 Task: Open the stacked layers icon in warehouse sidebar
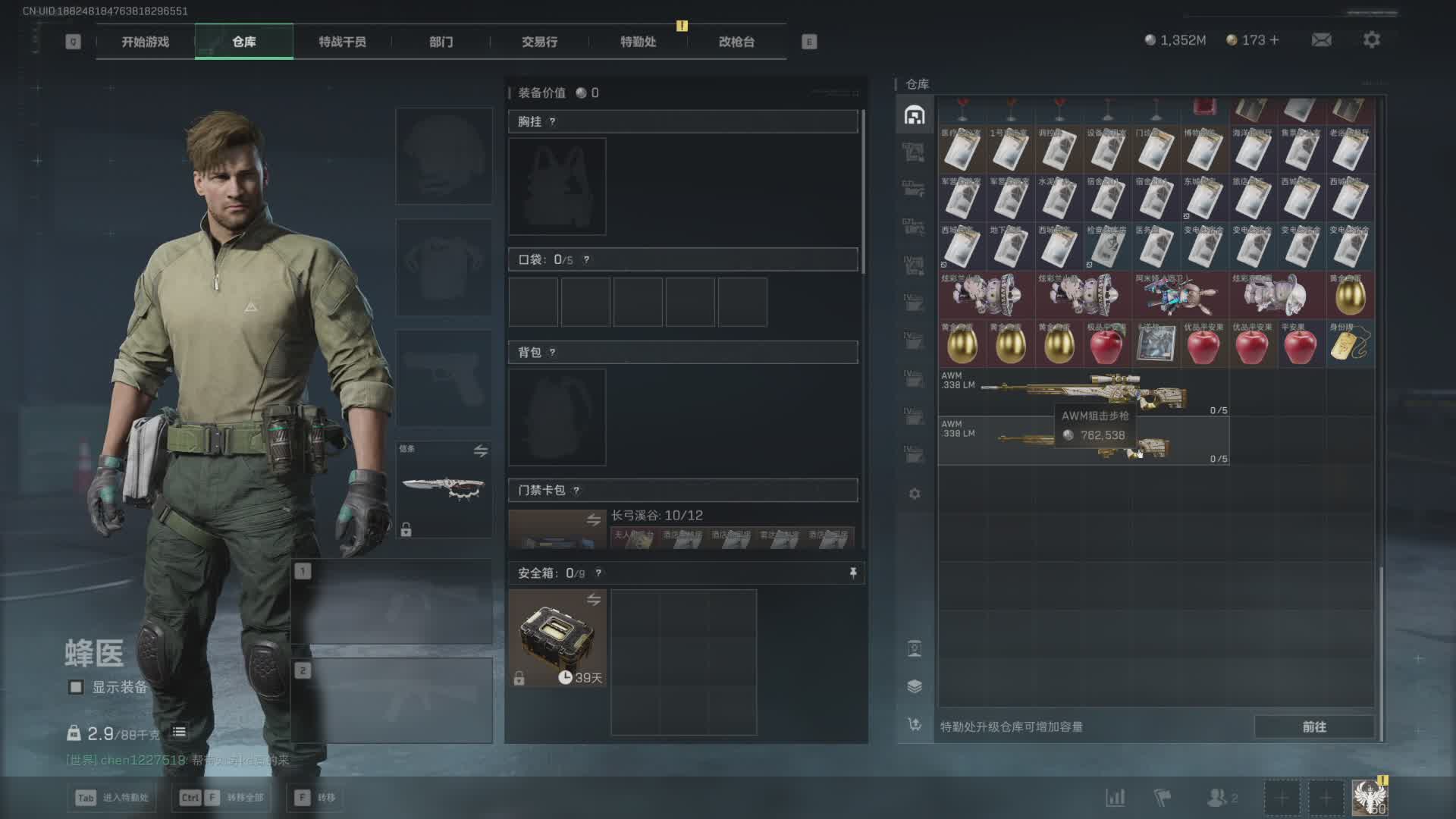[915, 686]
